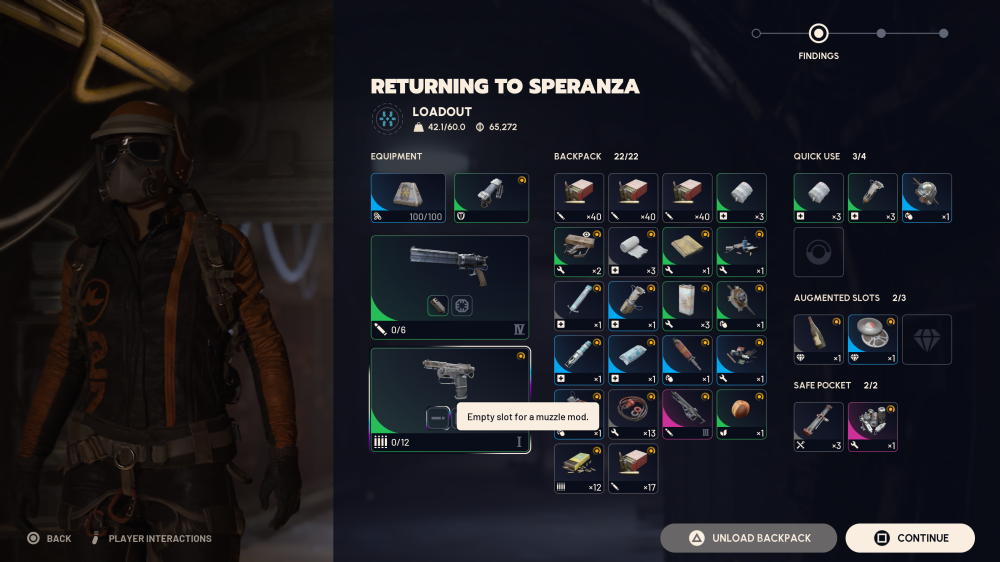
Task: Select the film reel in augmented slots
Action: (872, 340)
